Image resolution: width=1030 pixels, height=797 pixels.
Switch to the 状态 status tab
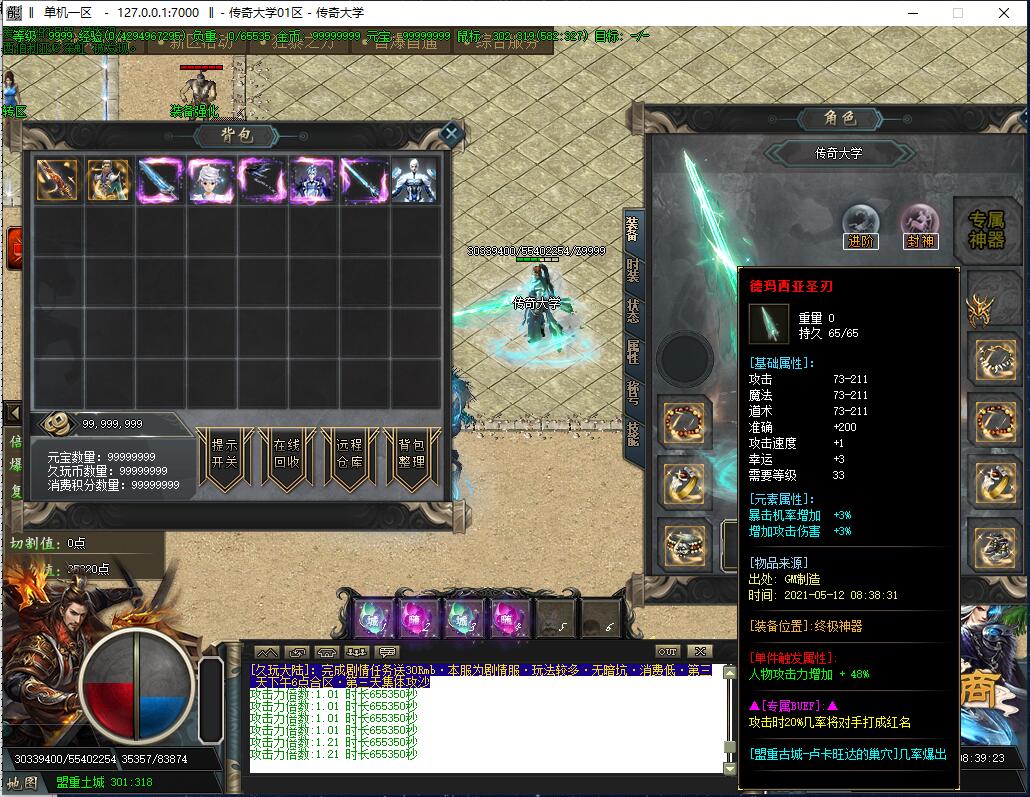coord(632,309)
